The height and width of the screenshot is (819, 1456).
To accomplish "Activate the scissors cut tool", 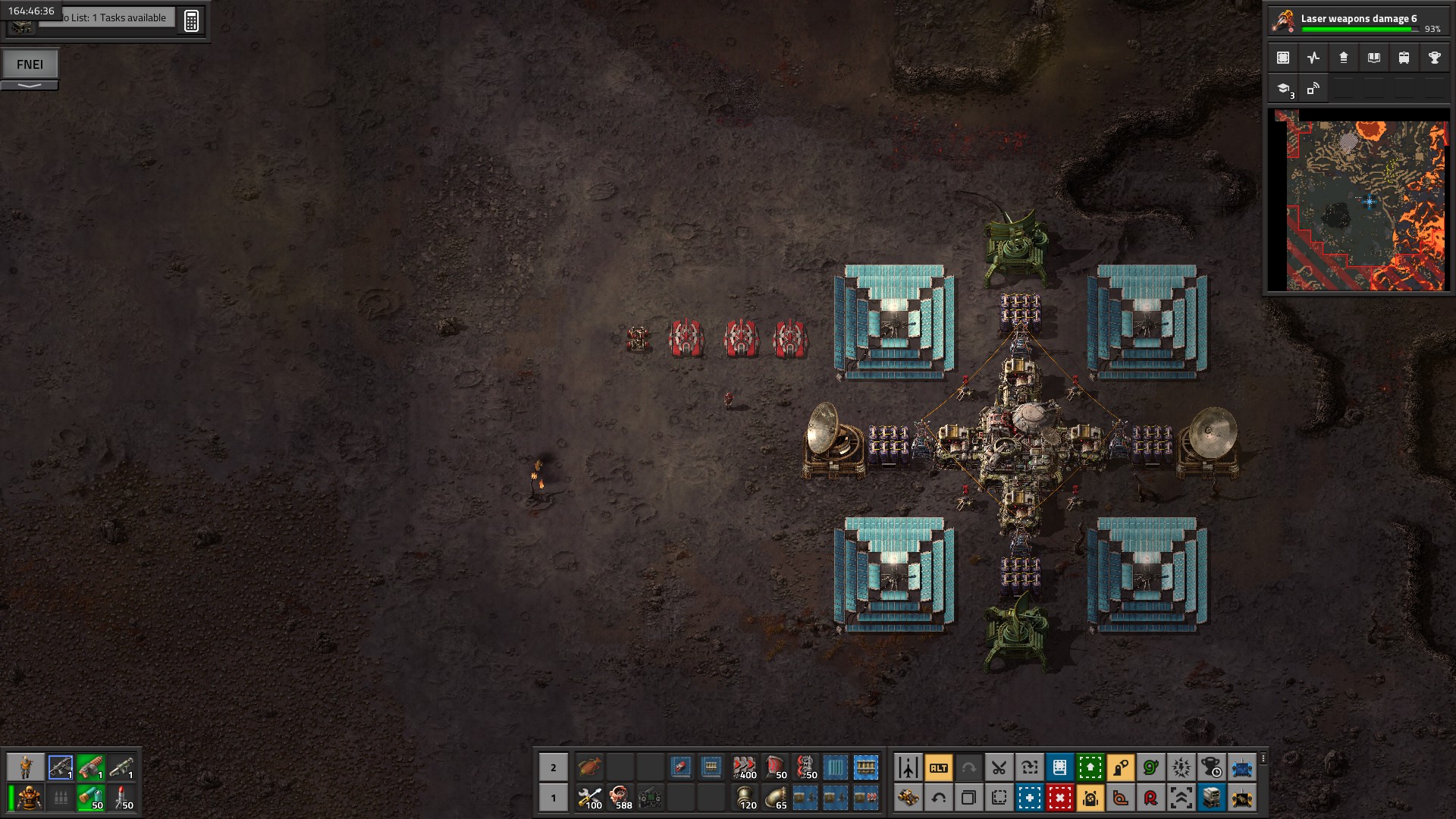I will click(x=999, y=767).
